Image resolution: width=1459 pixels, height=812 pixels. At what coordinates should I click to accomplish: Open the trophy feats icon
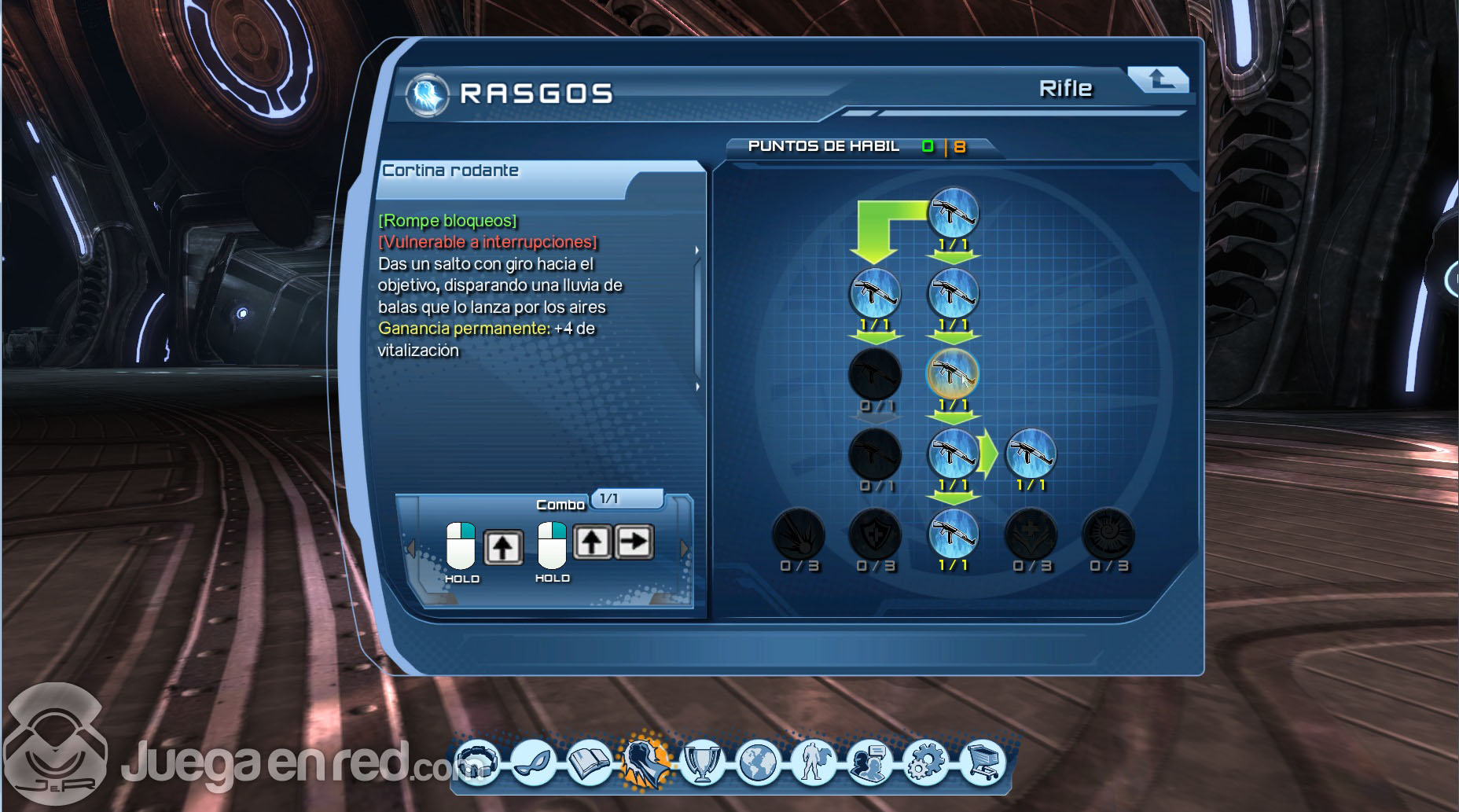[x=702, y=762]
